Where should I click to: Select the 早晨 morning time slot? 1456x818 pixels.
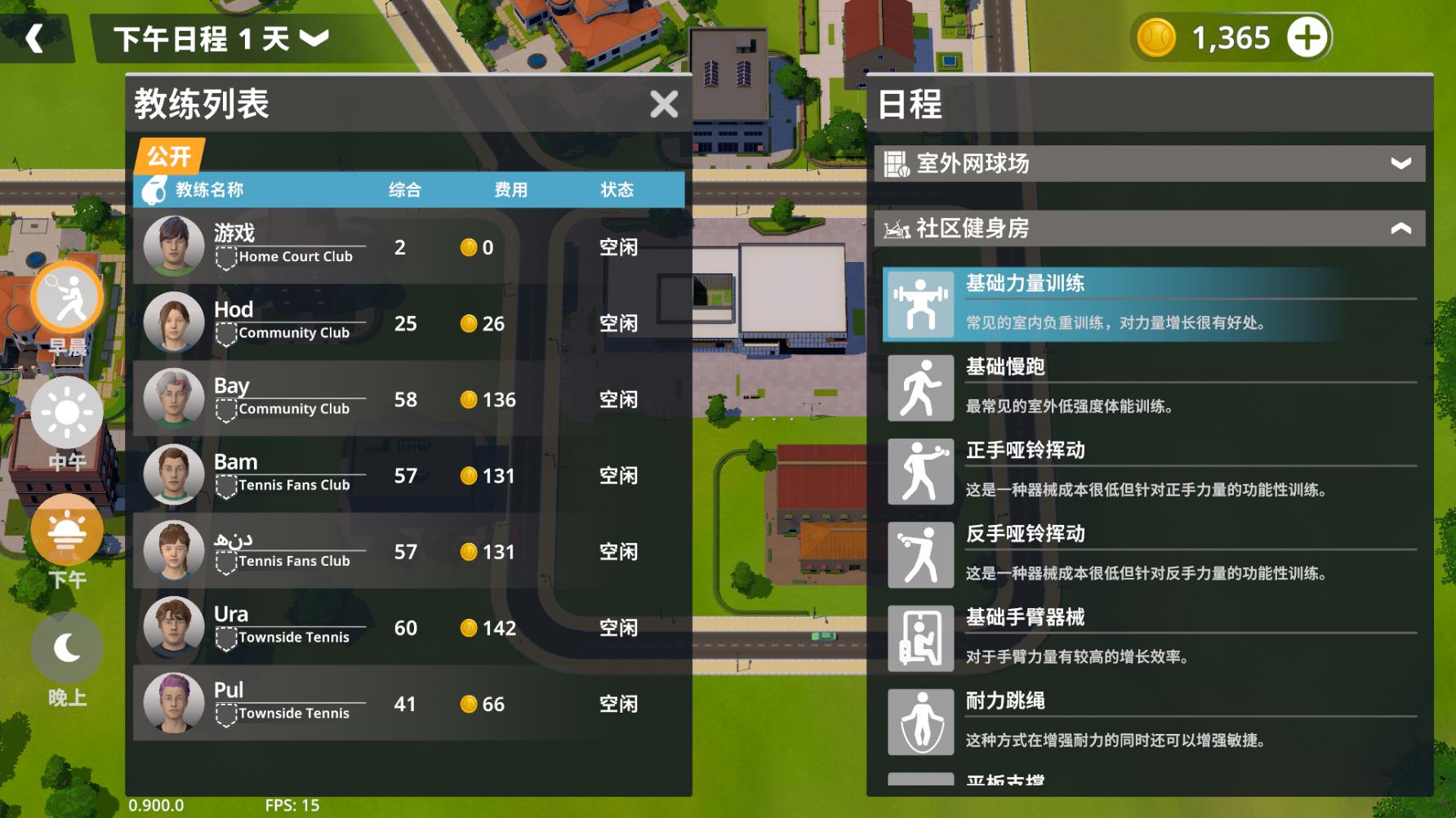[67, 299]
